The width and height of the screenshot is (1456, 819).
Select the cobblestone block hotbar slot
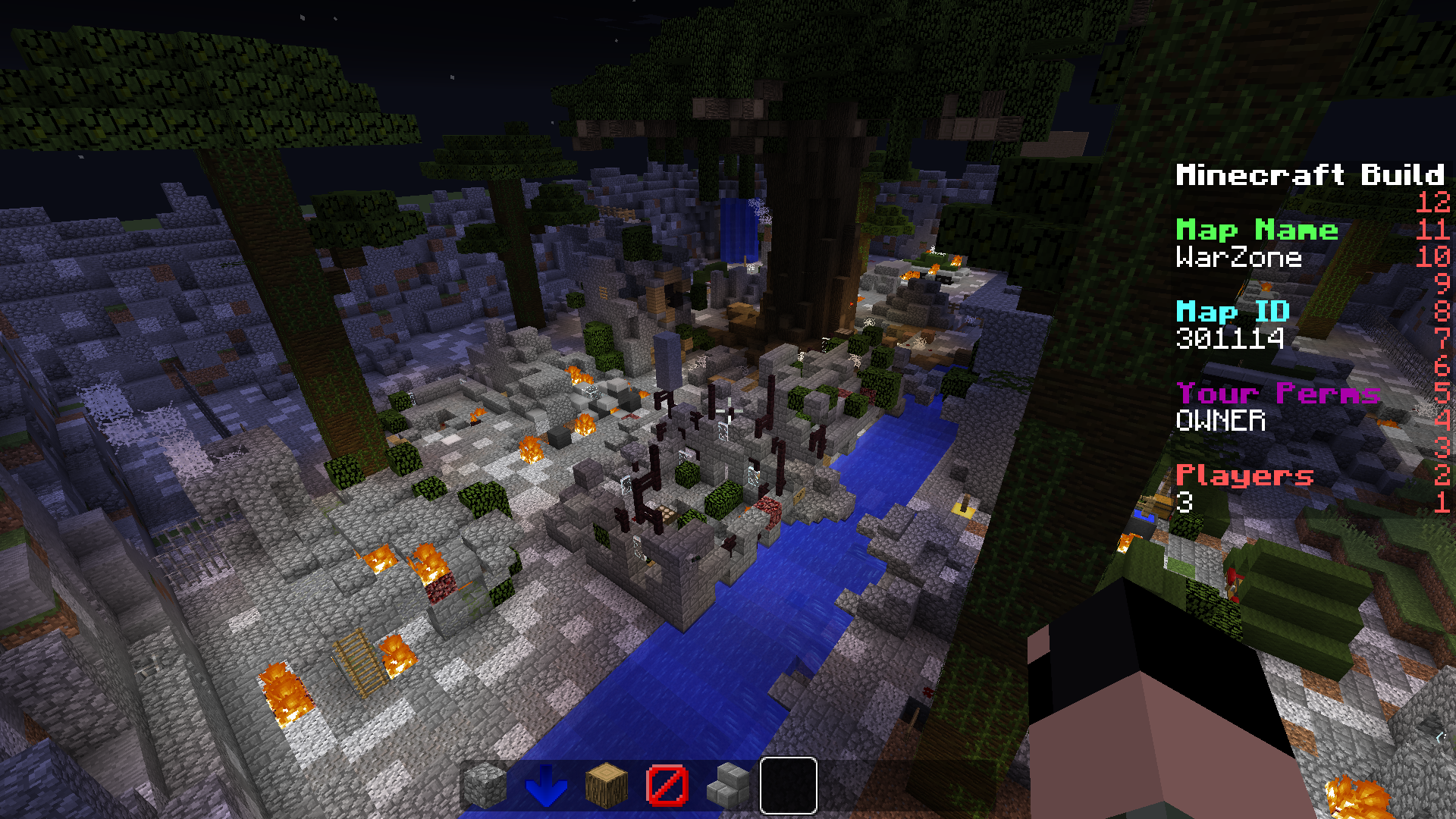coord(485,786)
